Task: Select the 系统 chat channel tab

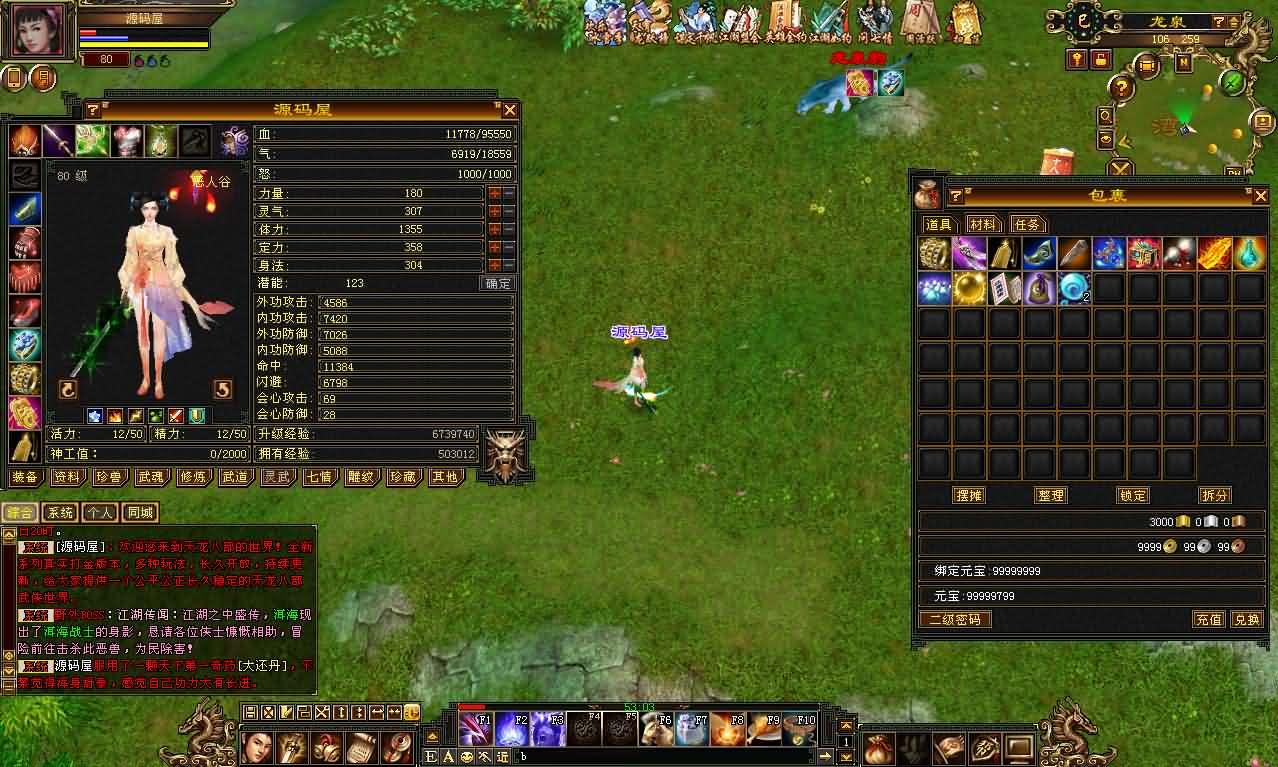Action: (60, 513)
